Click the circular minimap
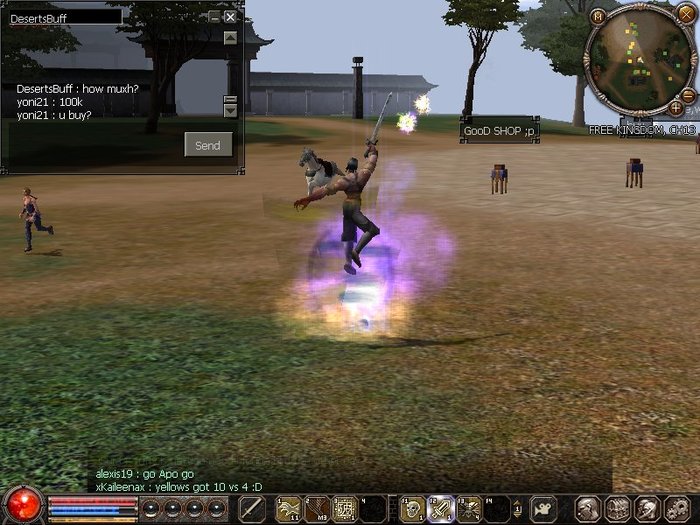The image size is (700, 525). [637, 60]
